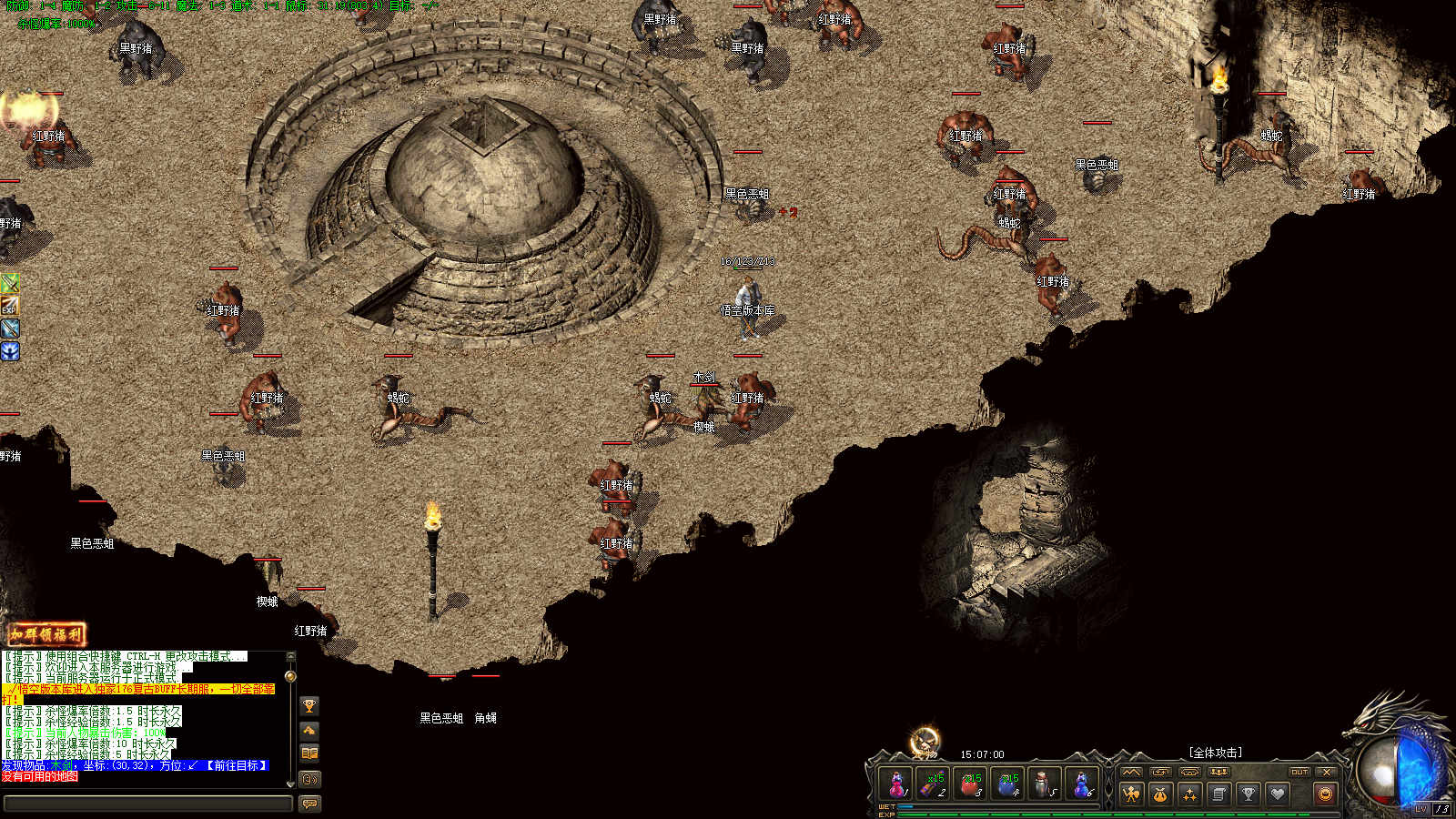The width and height of the screenshot is (1456, 819).
Task: Click the X button beside OUT
Action: pyautogui.click(x=1327, y=772)
